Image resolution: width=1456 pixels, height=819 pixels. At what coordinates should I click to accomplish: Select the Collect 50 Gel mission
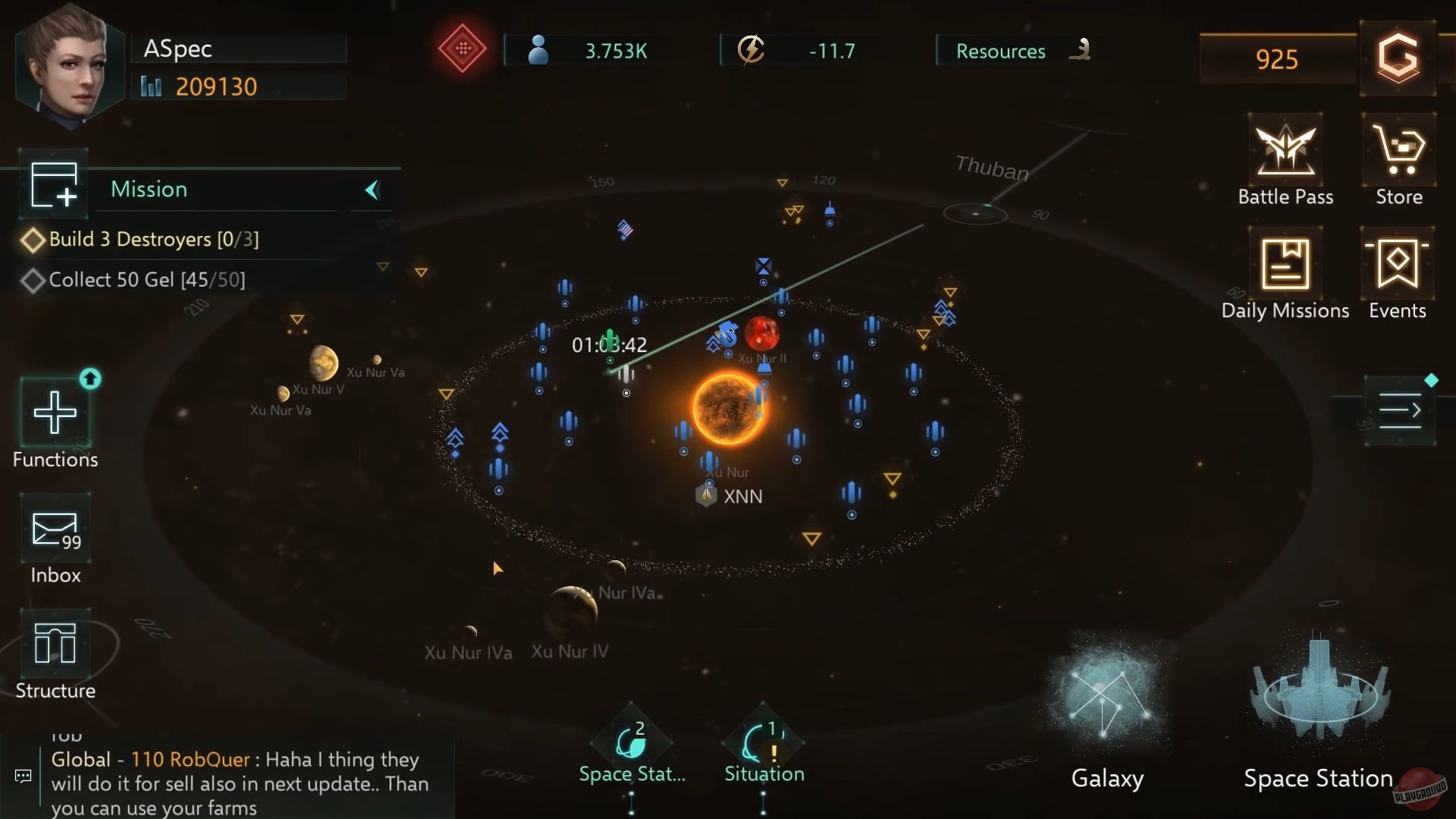point(146,279)
